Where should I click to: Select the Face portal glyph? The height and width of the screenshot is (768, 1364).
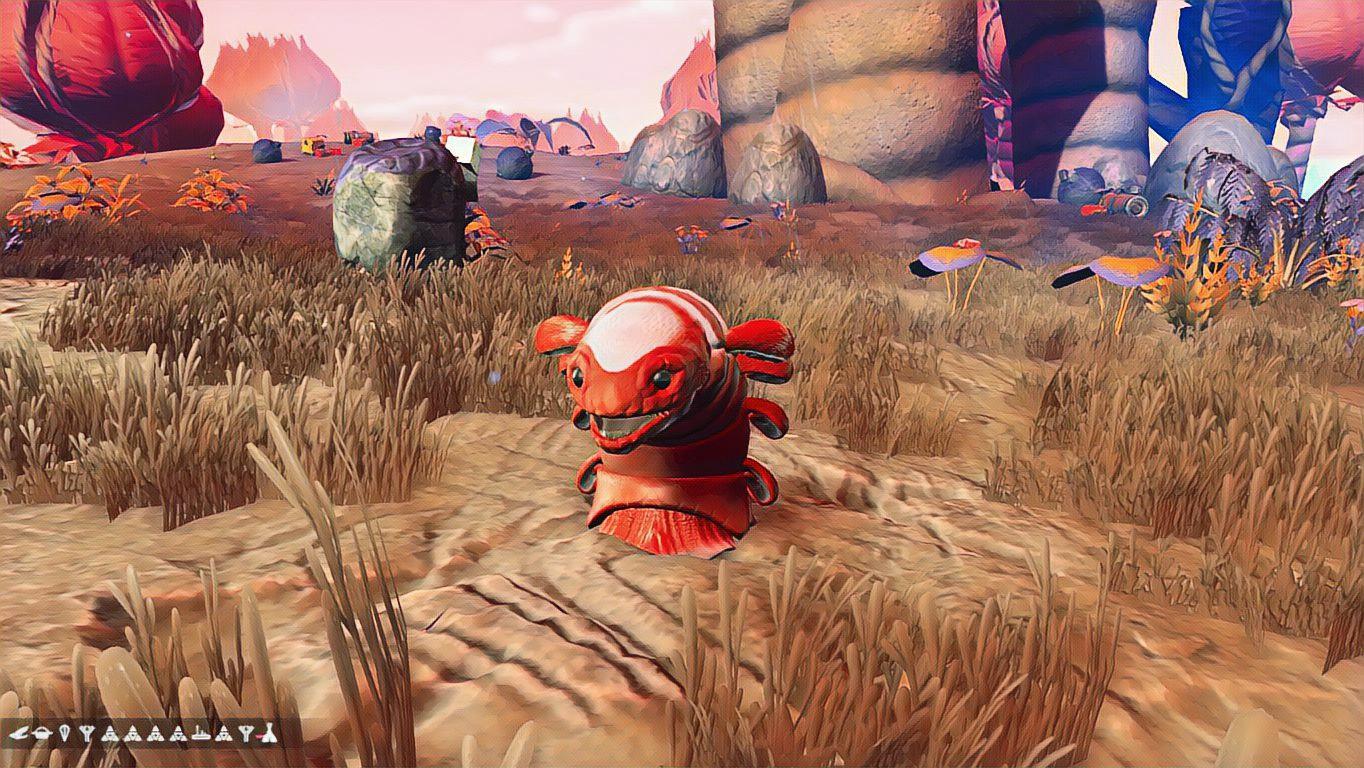pyautogui.click(x=44, y=733)
